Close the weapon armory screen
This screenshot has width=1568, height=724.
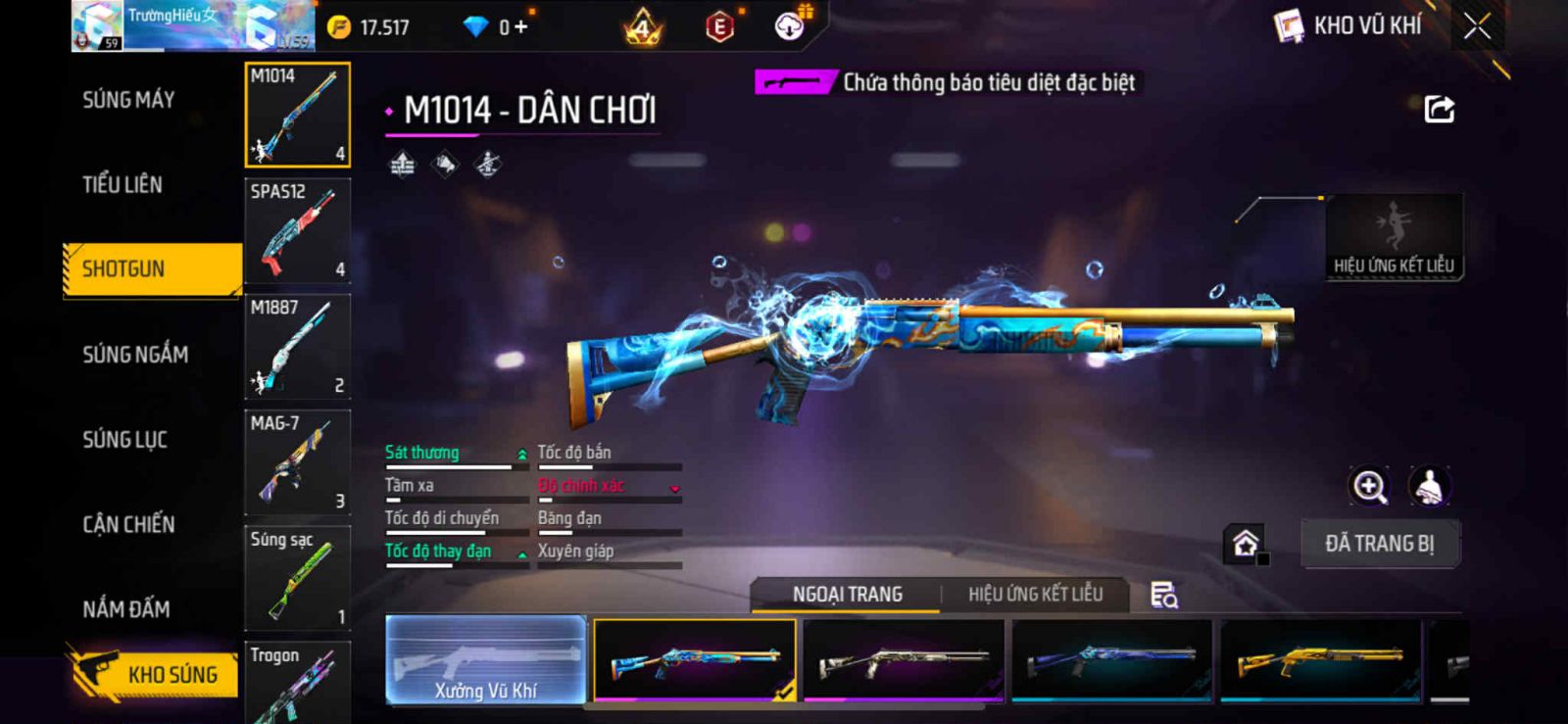pos(1477,26)
